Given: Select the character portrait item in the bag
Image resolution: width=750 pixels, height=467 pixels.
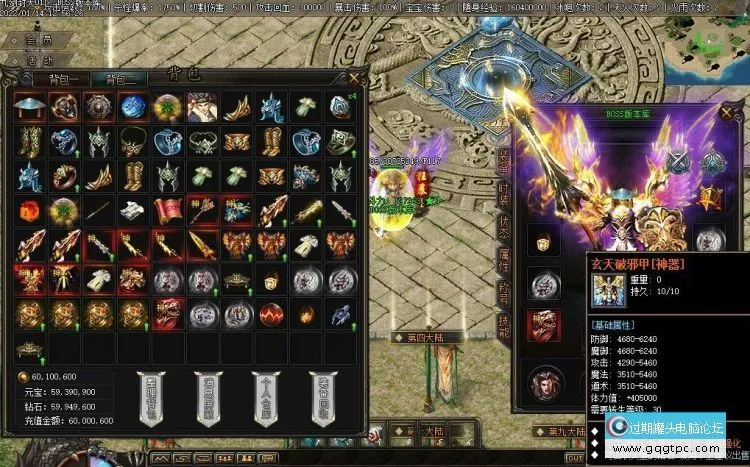Looking at the screenshot, I should point(200,107).
